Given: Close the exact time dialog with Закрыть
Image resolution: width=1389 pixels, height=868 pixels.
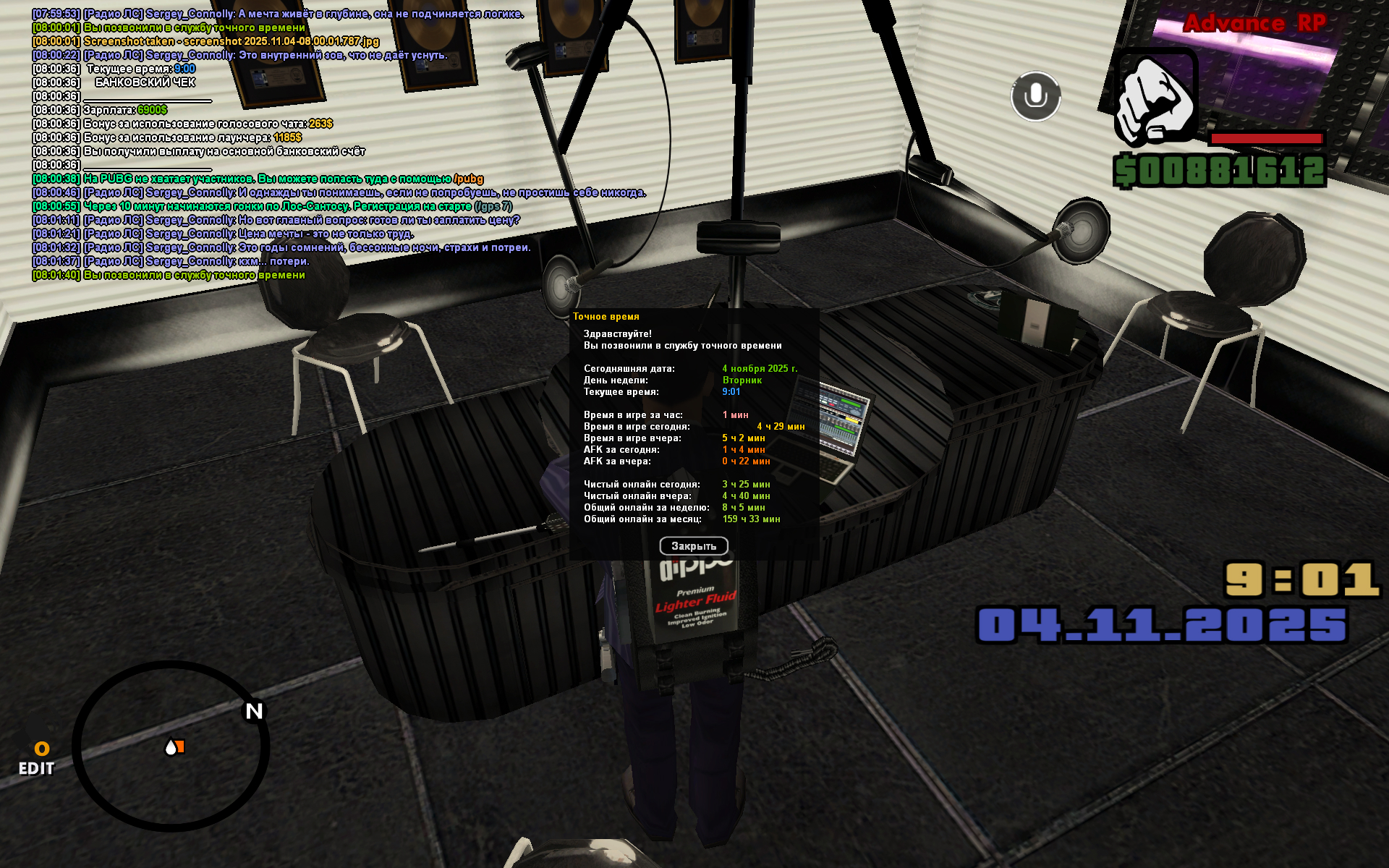Looking at the screenshot, I should (x=693, y=546).
